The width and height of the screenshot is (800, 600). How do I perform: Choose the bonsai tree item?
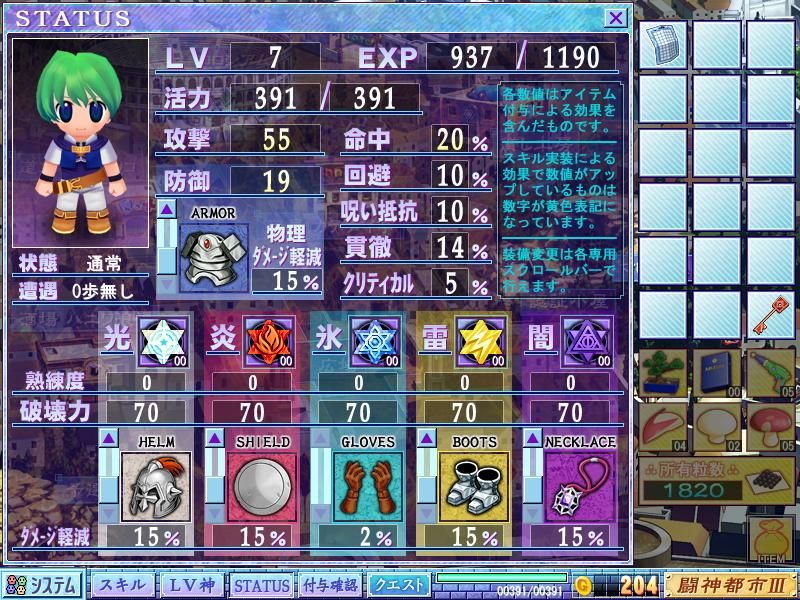(664, 371)
